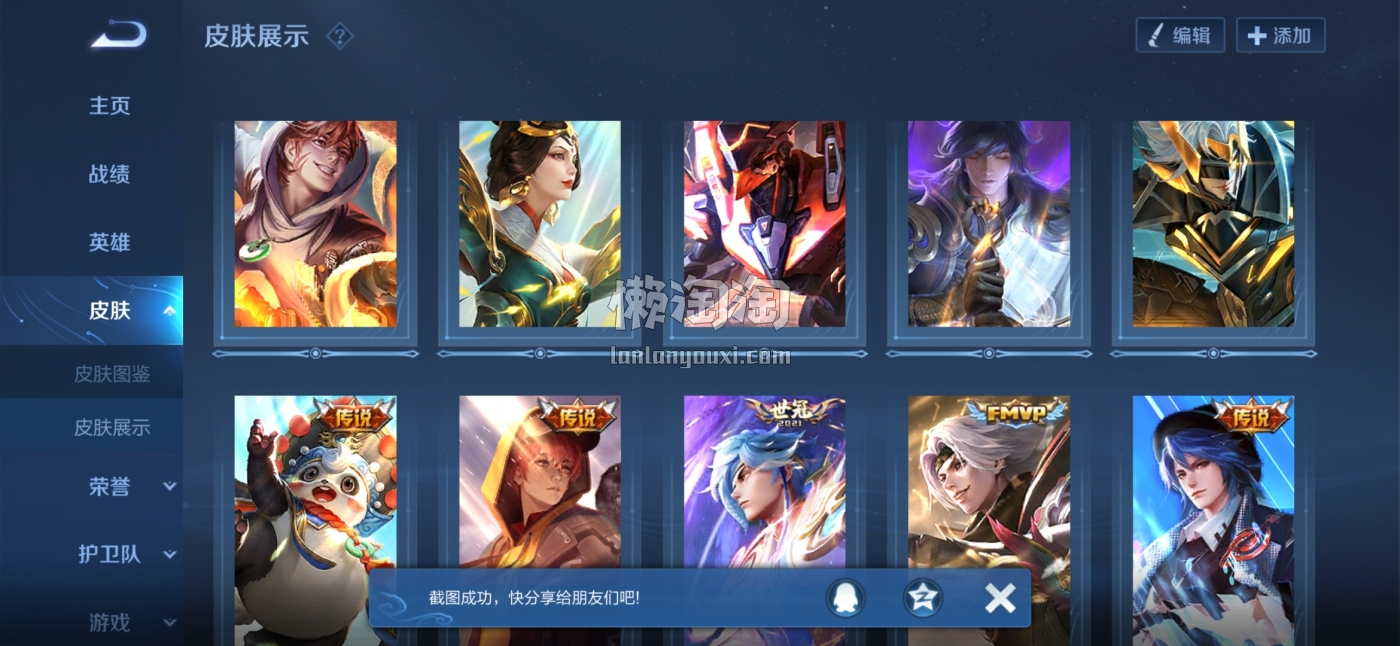
Task: Open the question mark help icon
Action: click(340, 37)
